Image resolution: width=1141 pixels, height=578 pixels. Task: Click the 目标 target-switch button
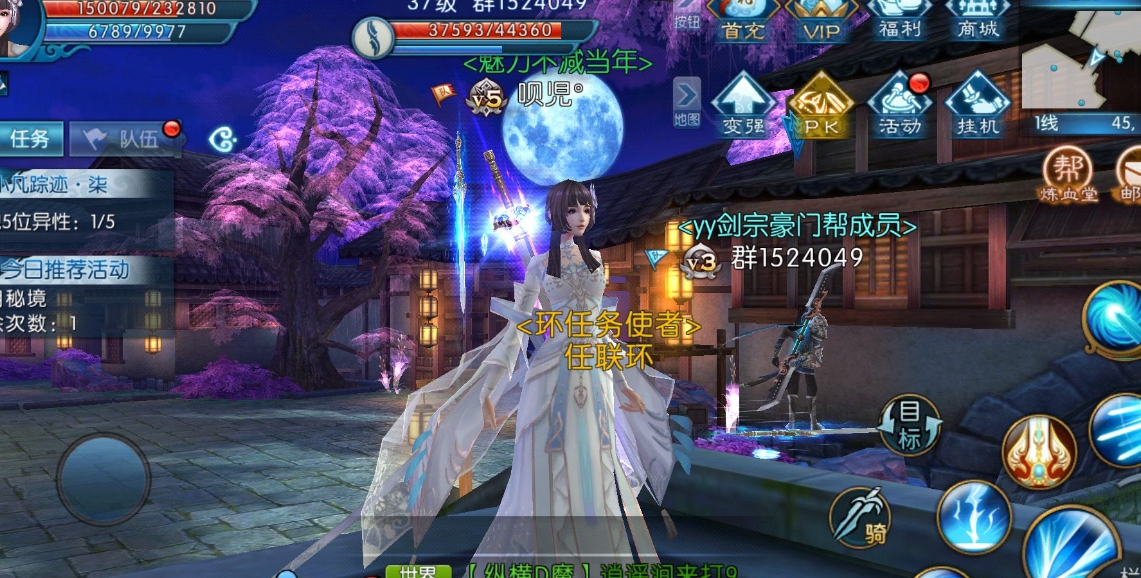(x=909, y=425)
